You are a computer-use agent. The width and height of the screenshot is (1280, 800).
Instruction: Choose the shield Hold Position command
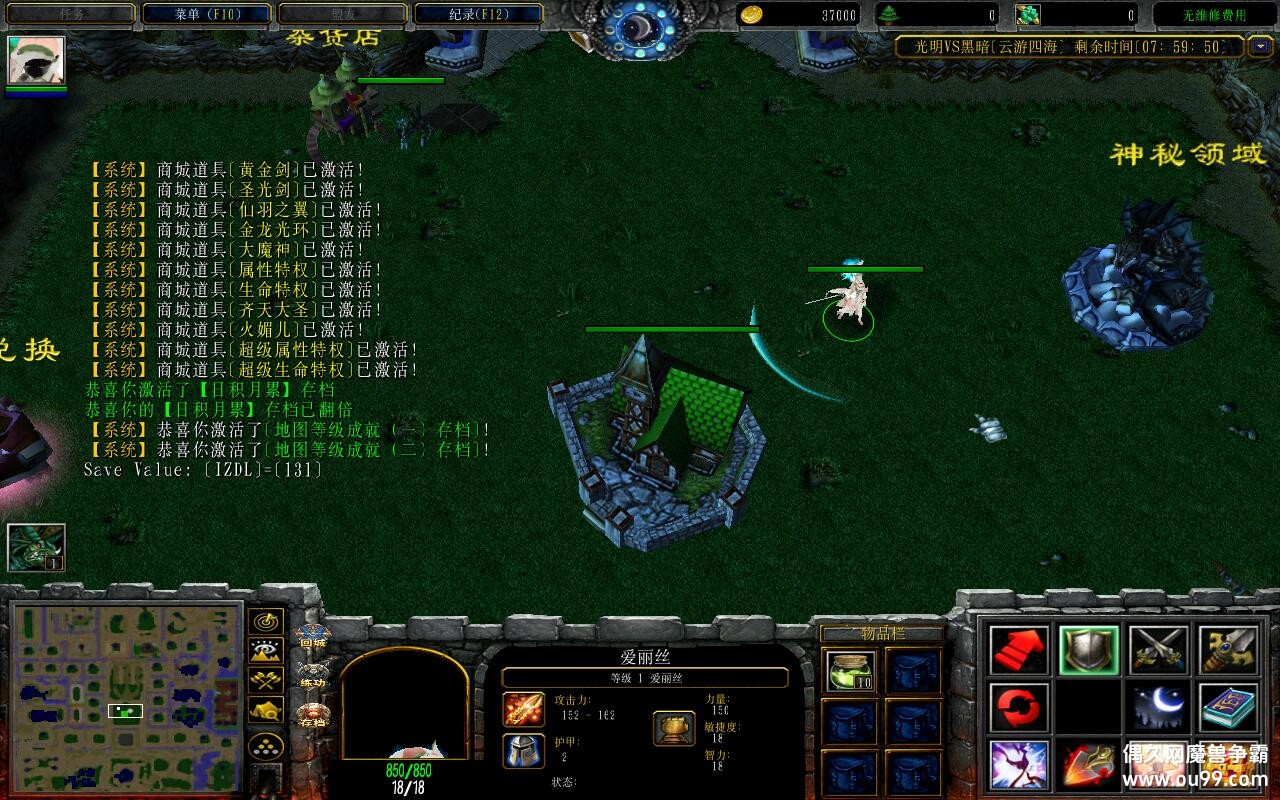point(1089,650)
